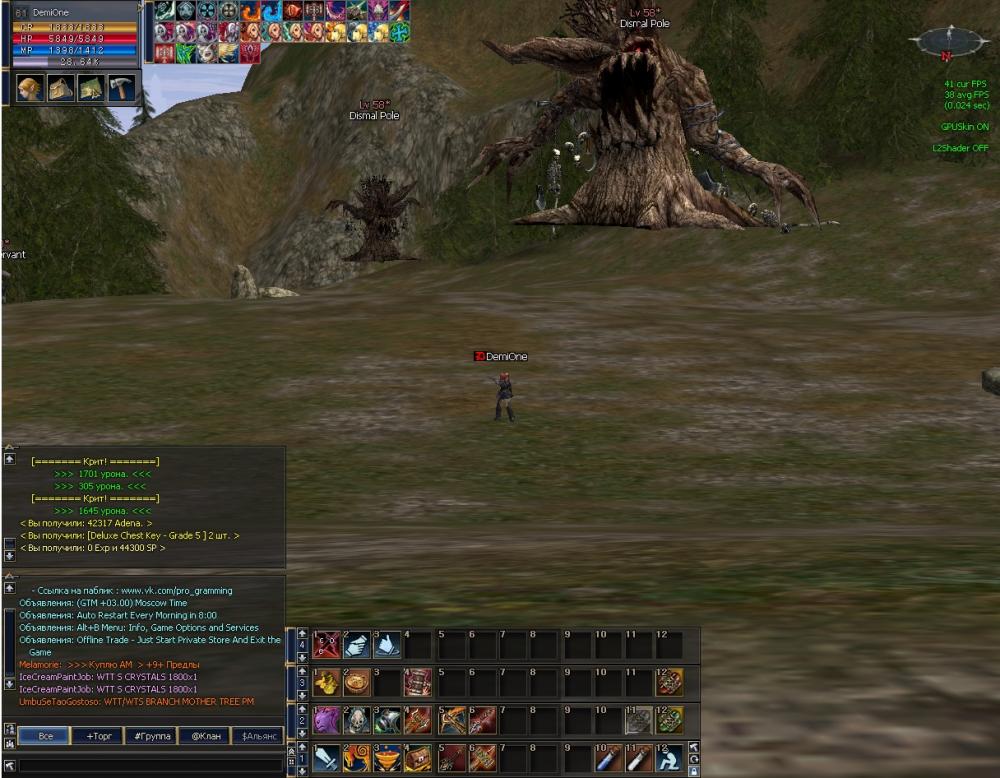Open the inventory bag icon
1000x778 pixels.
coord(60,88)
